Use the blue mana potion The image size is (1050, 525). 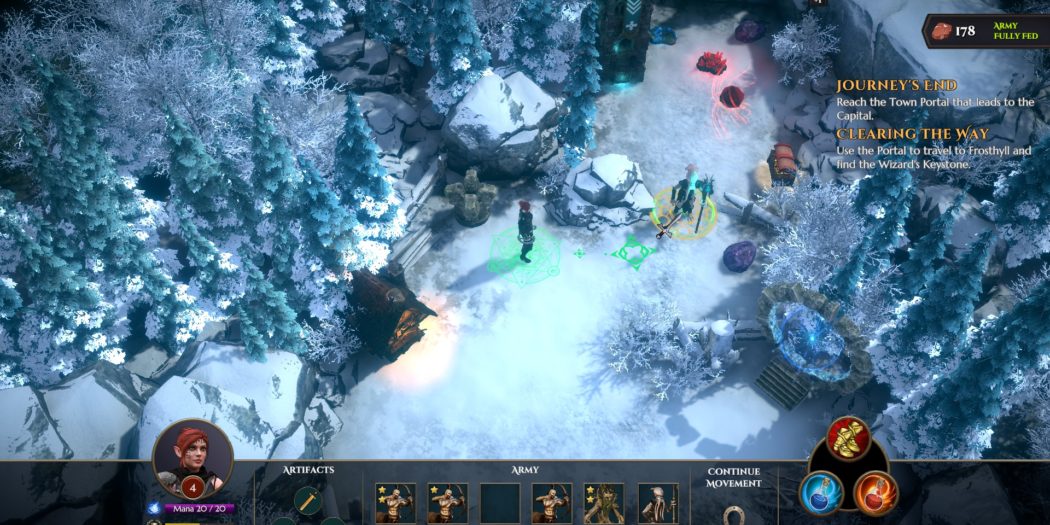click(821, 492)
